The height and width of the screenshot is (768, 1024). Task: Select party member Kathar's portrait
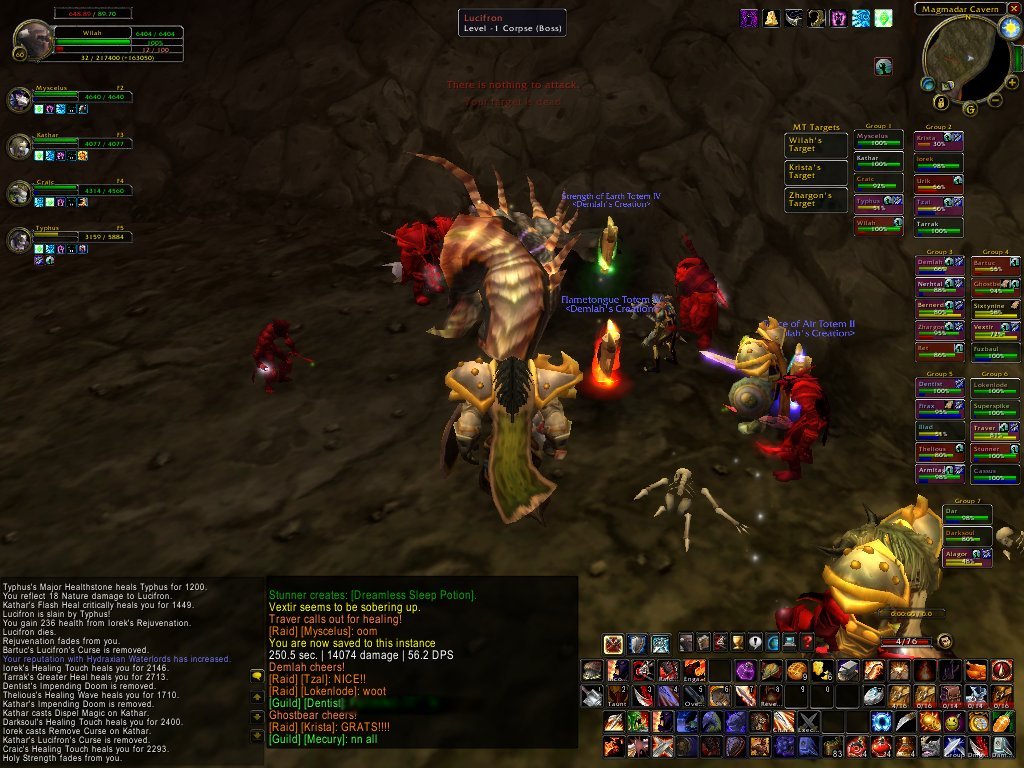tap(19, 145)
